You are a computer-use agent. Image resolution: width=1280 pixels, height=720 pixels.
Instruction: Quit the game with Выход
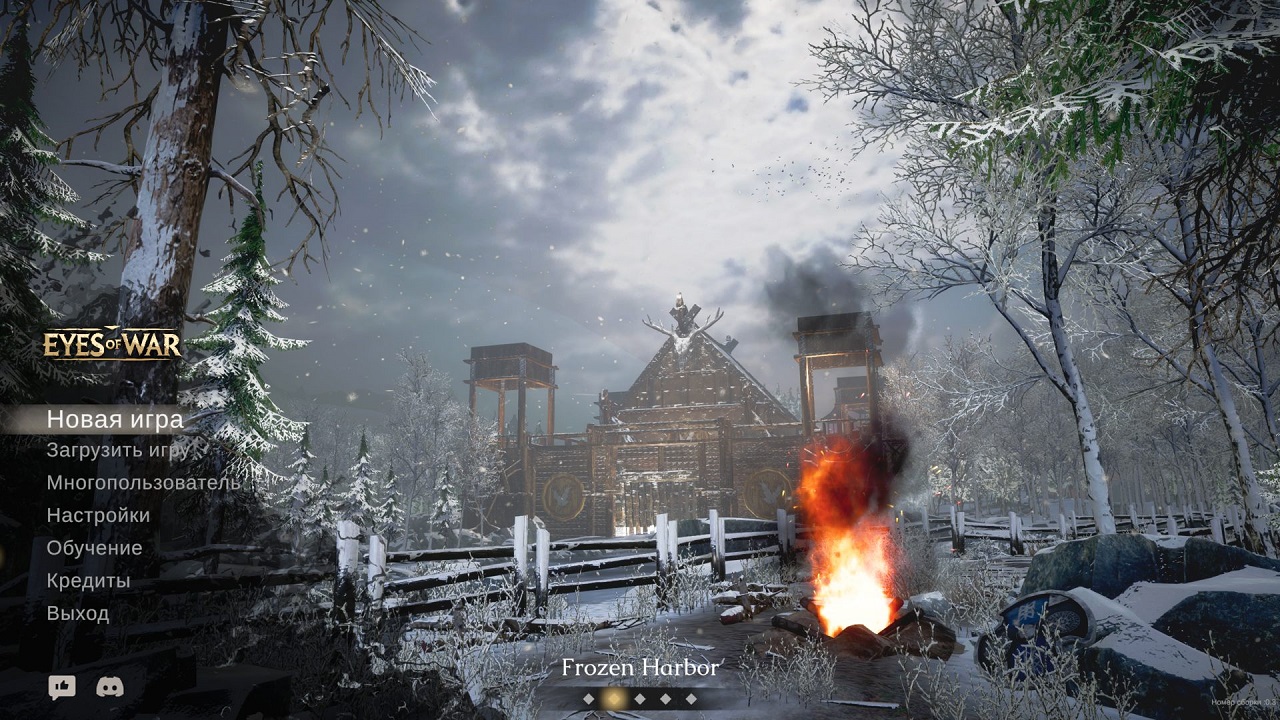click(78, 614)
